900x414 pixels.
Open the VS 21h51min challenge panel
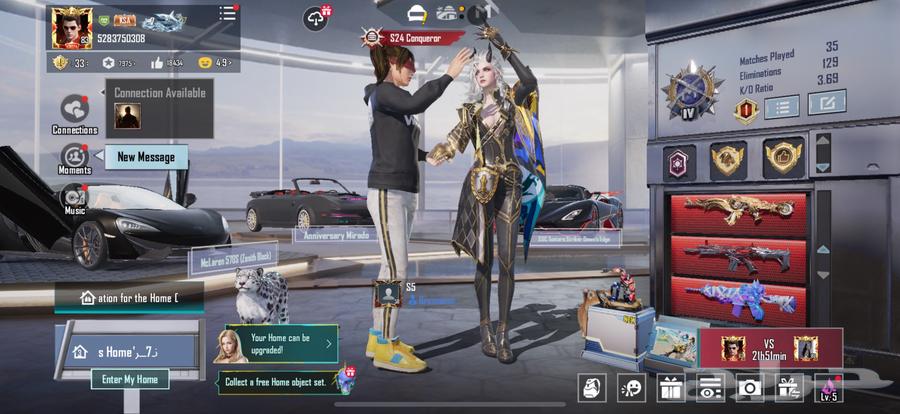pyautogui.click(x=770, y=348)
